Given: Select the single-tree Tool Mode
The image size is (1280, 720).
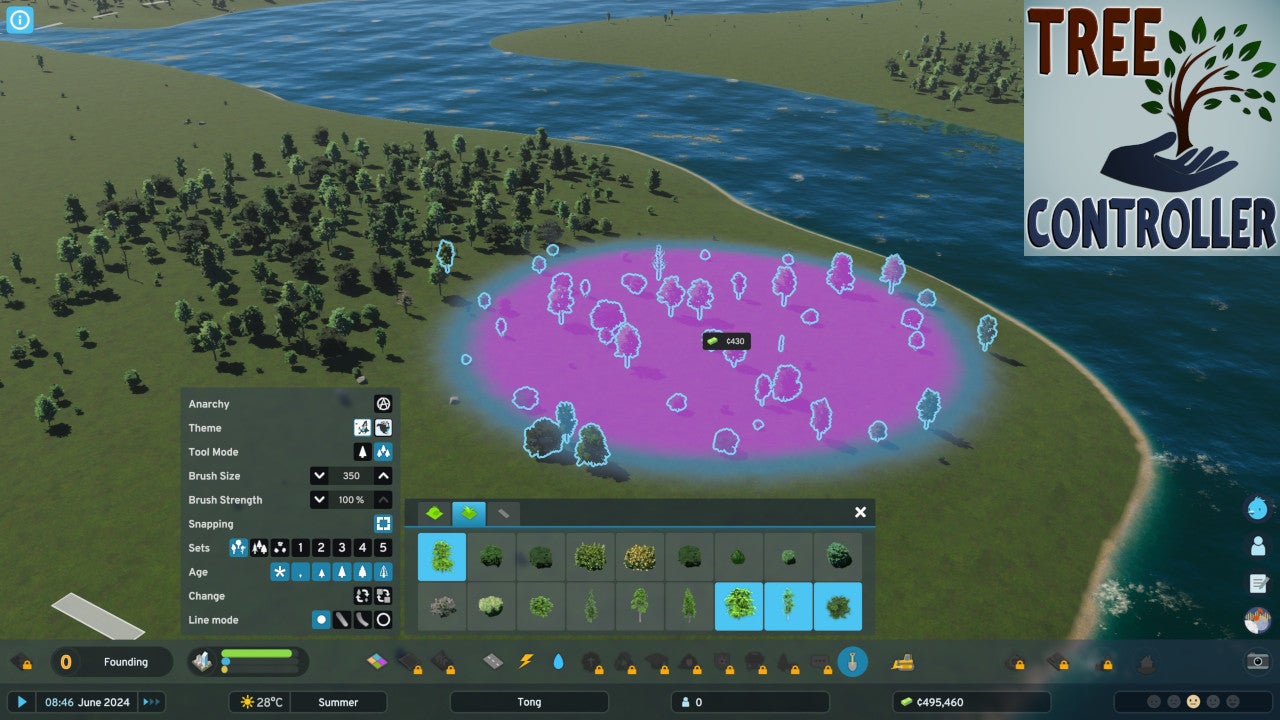Looking at the screenshot, I should tap(362, 452).
